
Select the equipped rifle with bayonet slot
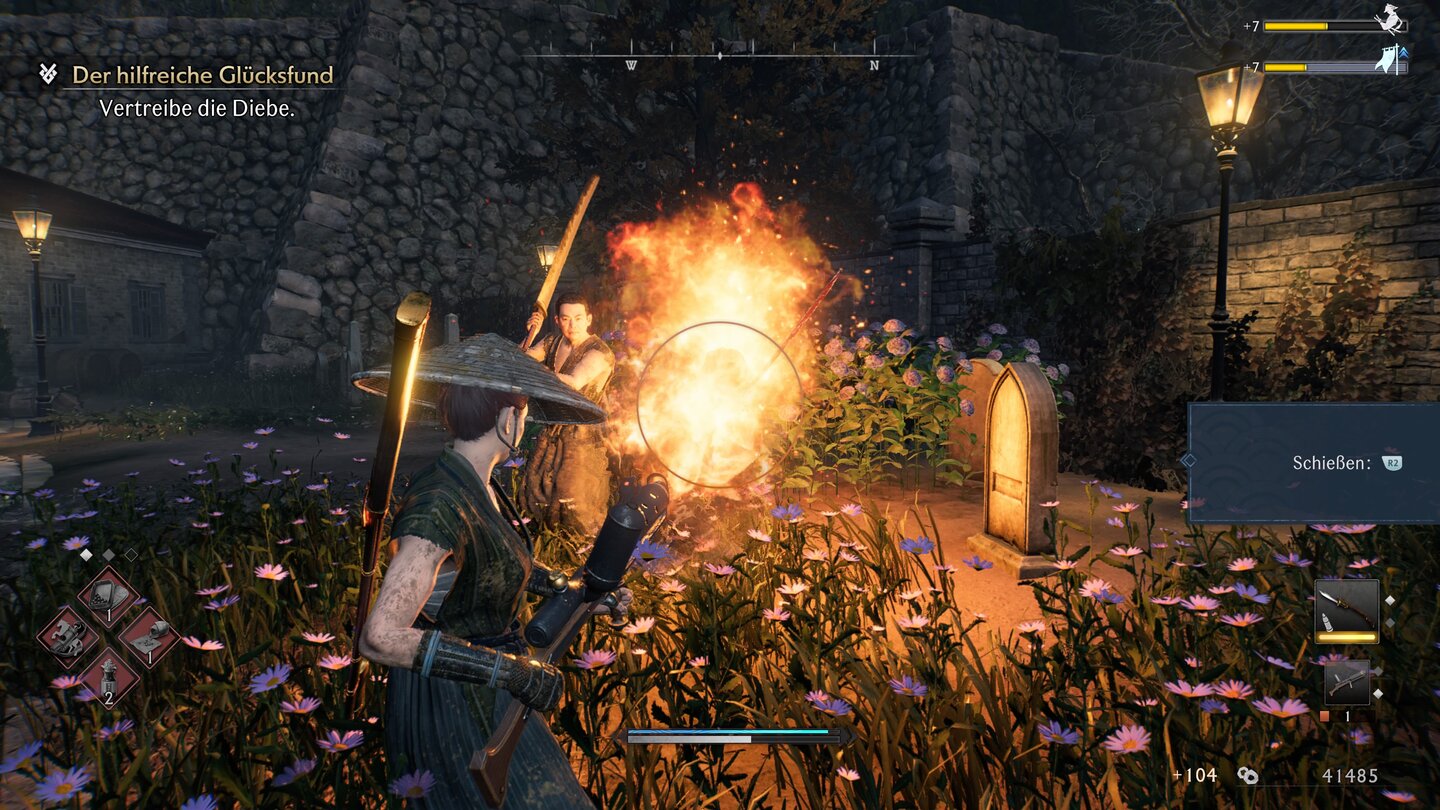(x=1346, y=610)
